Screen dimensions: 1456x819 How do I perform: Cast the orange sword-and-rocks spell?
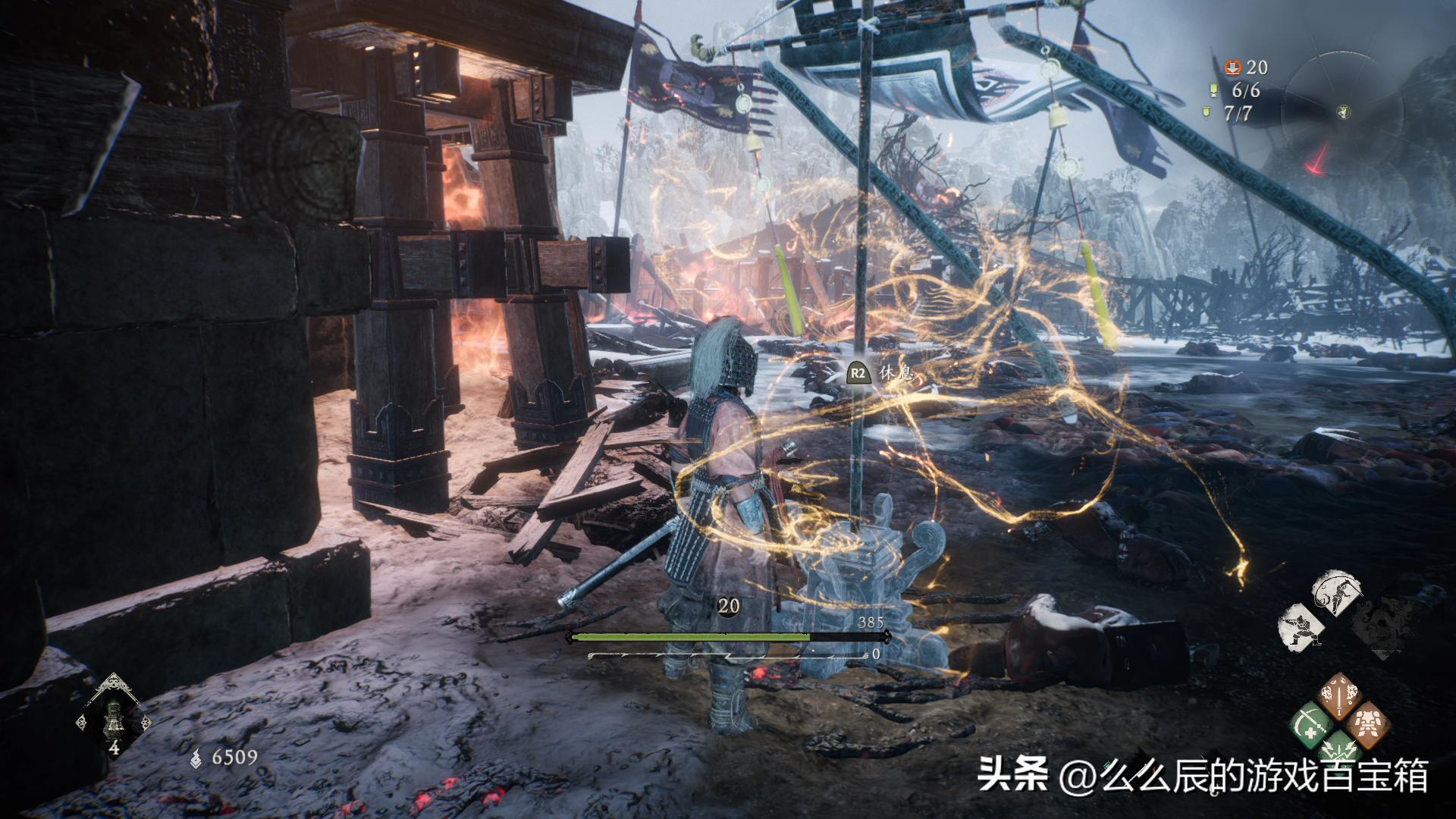point(1341,697)
